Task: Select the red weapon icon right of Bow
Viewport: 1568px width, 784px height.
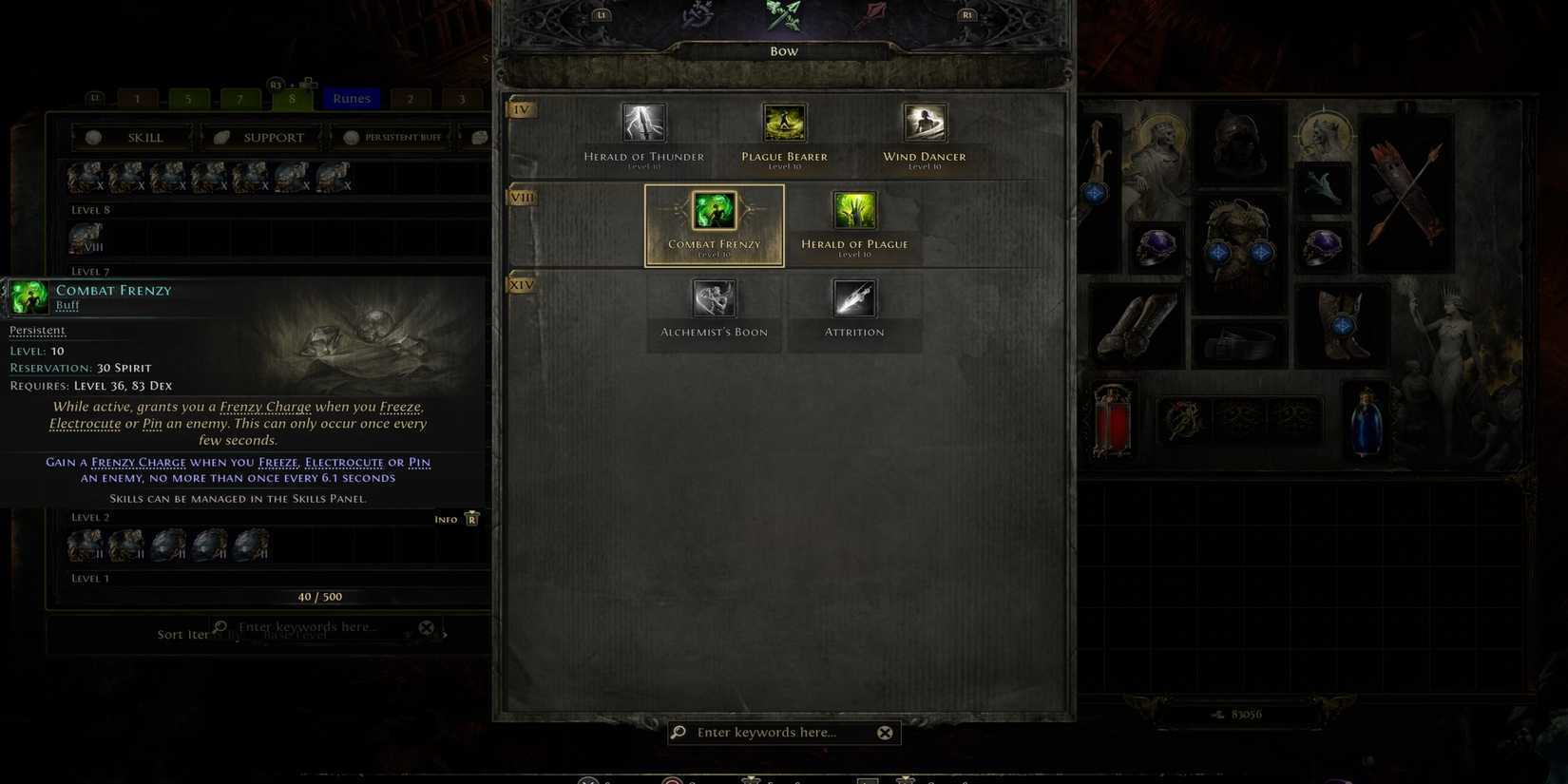Action: click(x=870, y=12)
